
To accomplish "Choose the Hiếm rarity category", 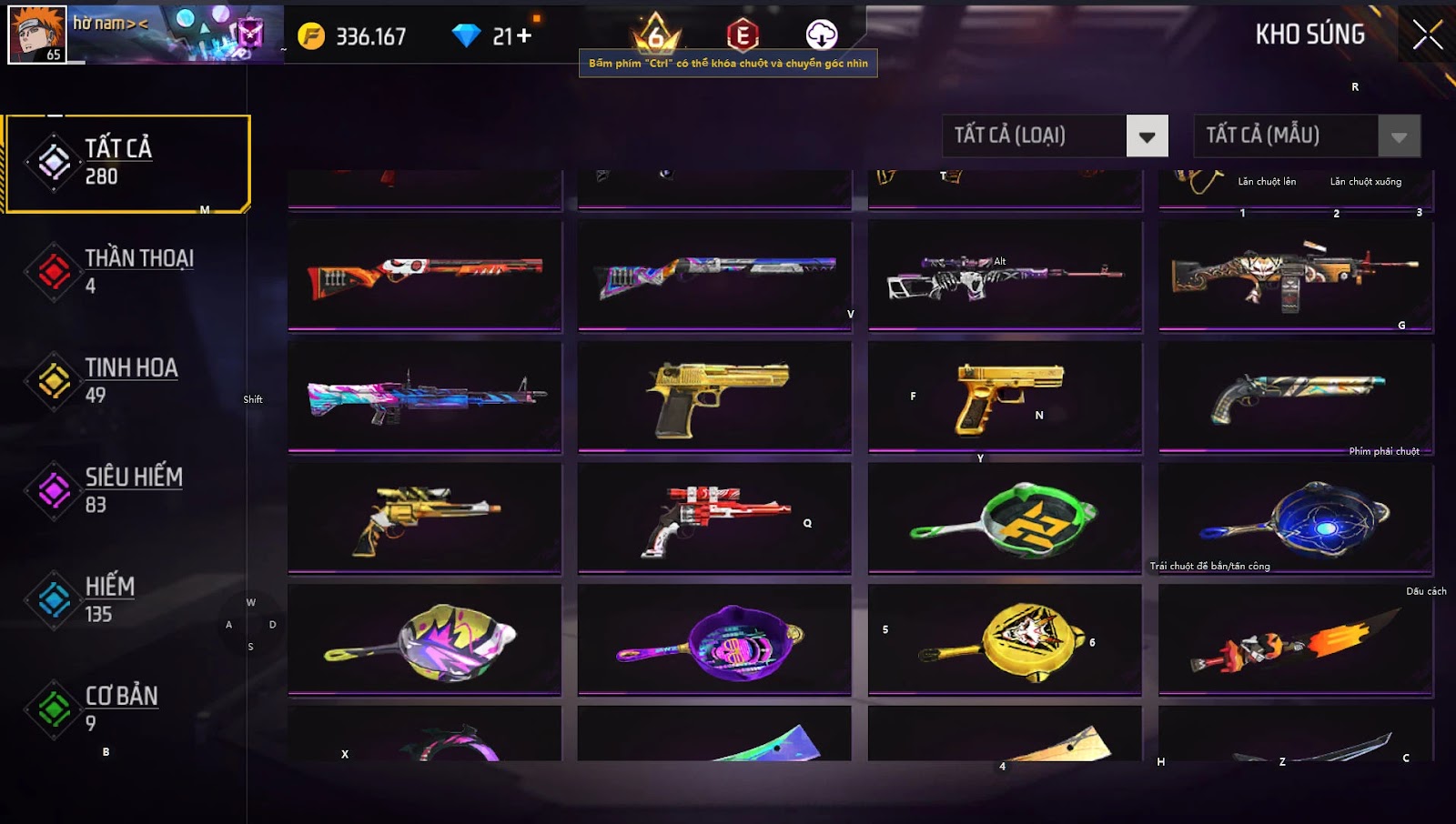I will click(x=127, y=599).
